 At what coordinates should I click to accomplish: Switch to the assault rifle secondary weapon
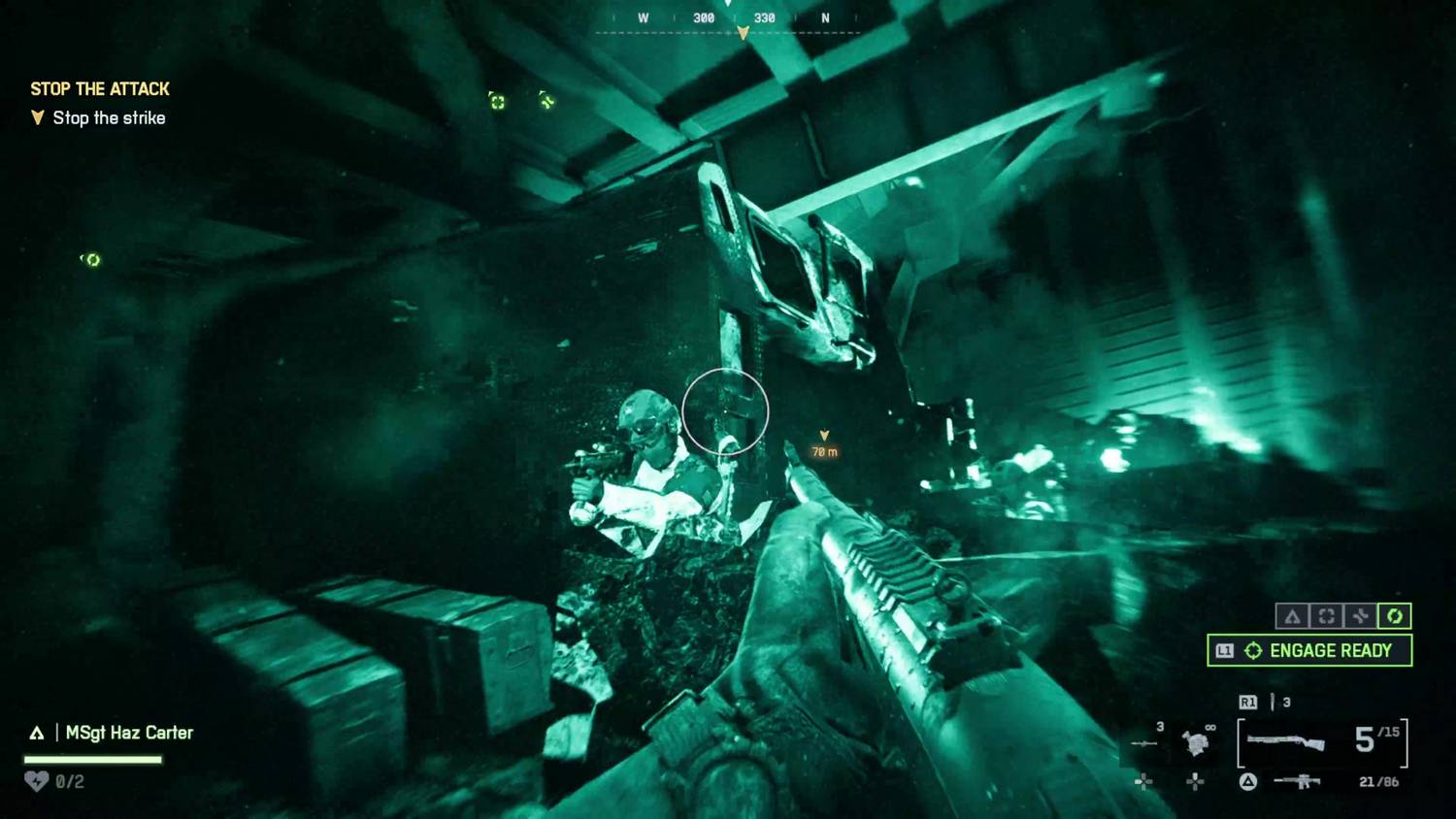pos(1298,781)
